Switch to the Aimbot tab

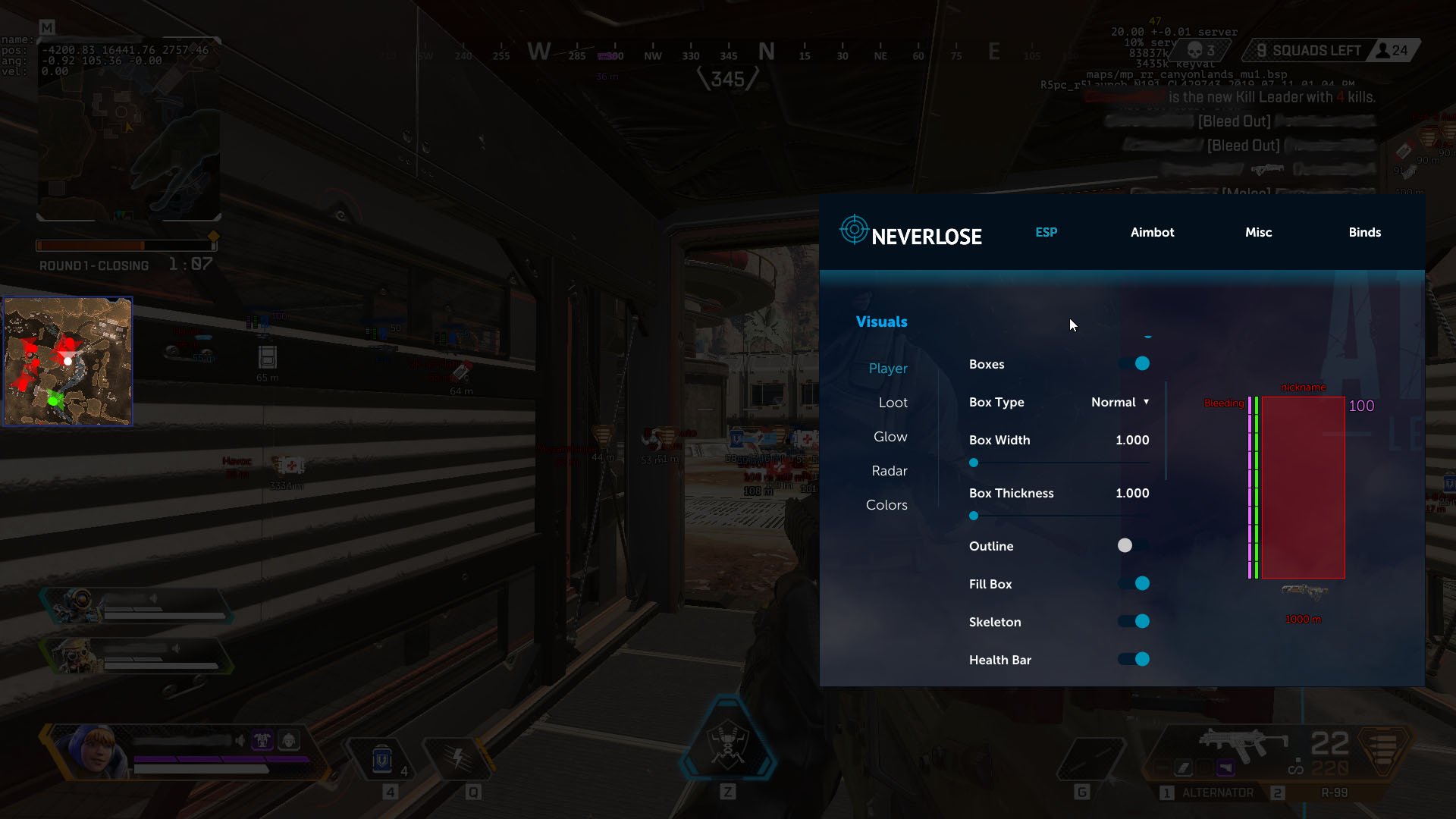(1152, 232)
